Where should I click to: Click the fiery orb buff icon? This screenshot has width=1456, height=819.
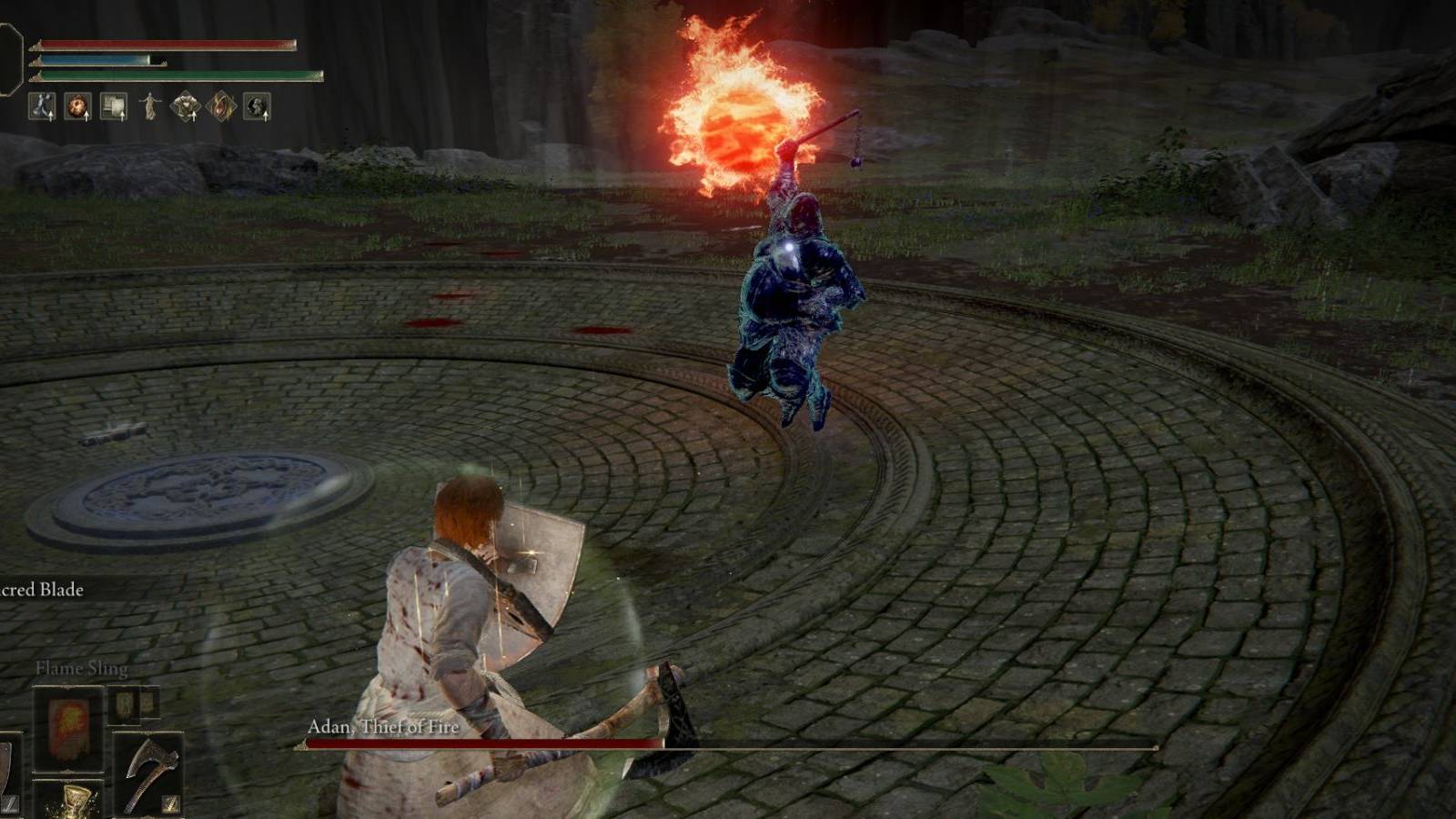pyautogui.click(x=77, y=105)
